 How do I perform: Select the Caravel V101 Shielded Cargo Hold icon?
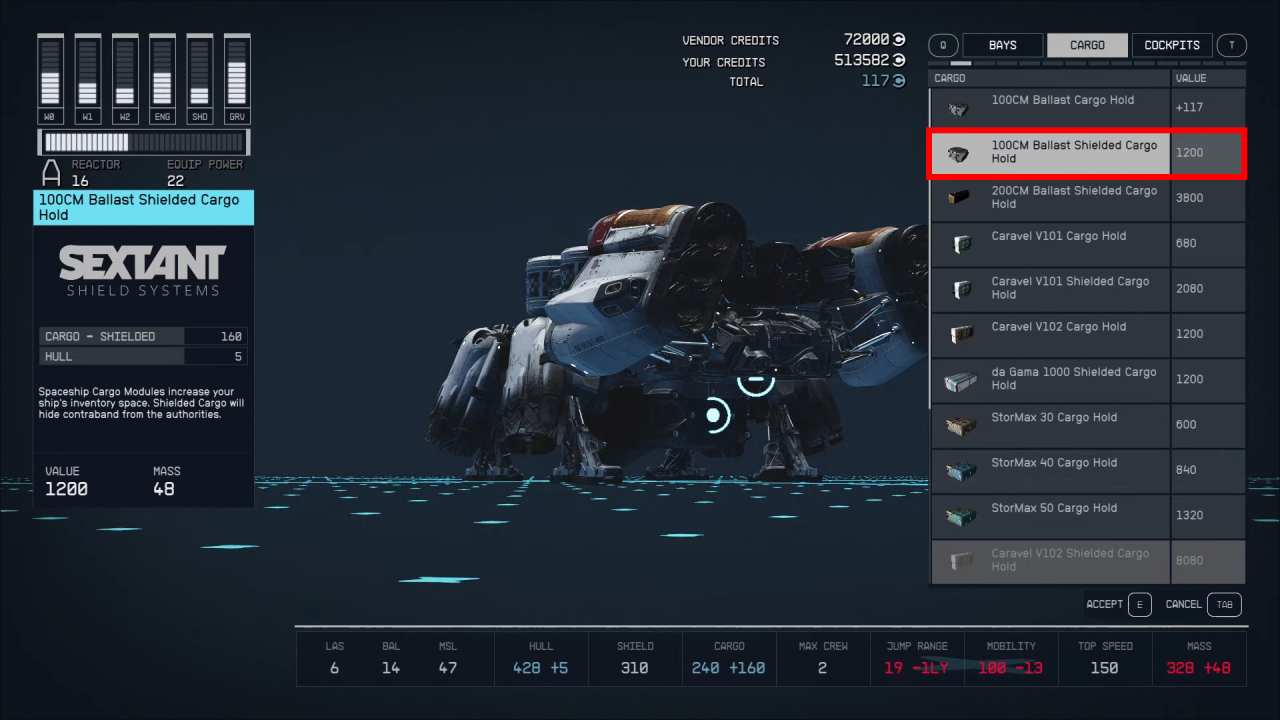click(x=960, y=289)
